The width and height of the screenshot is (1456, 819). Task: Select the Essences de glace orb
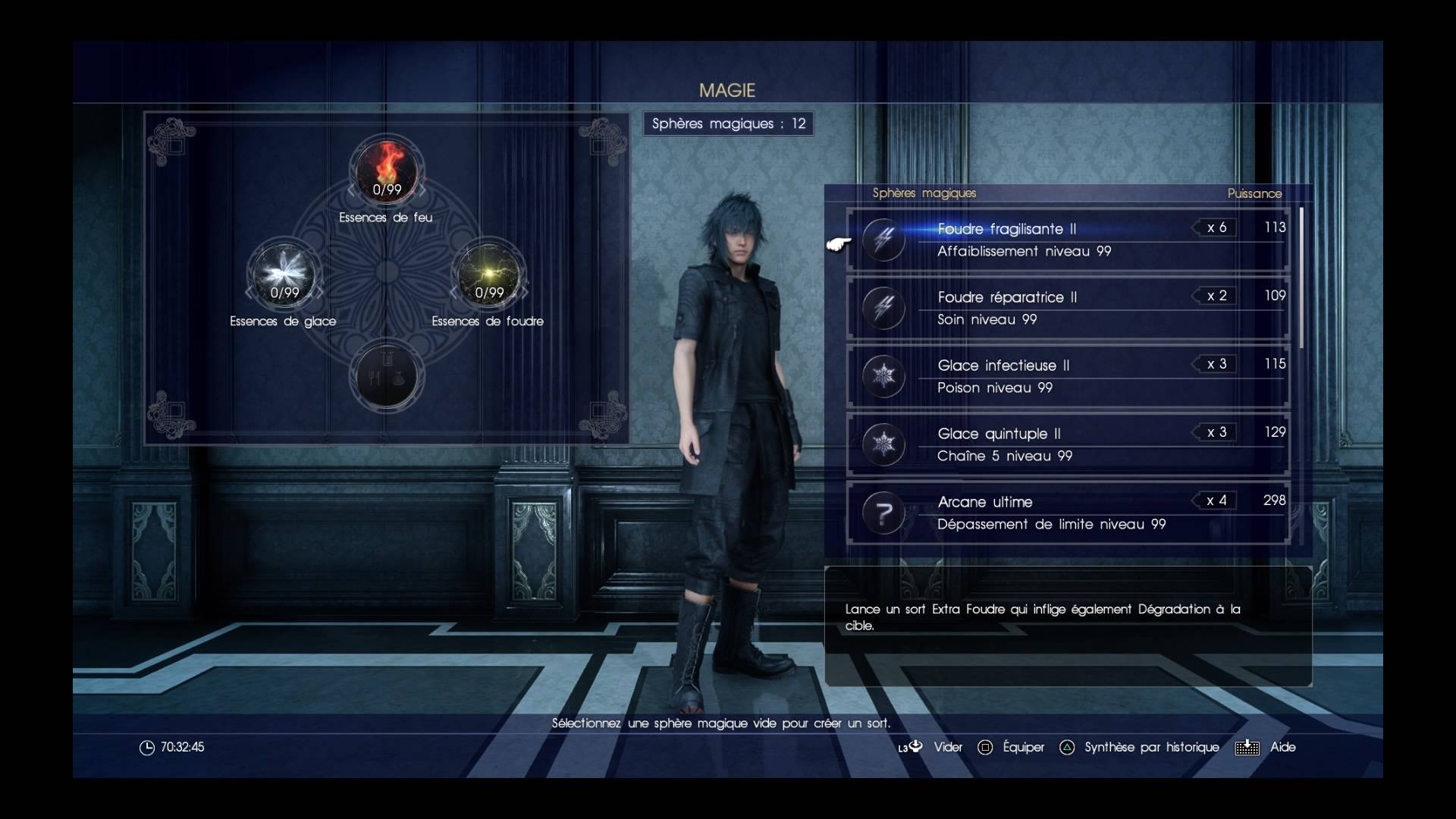point(284,273)
